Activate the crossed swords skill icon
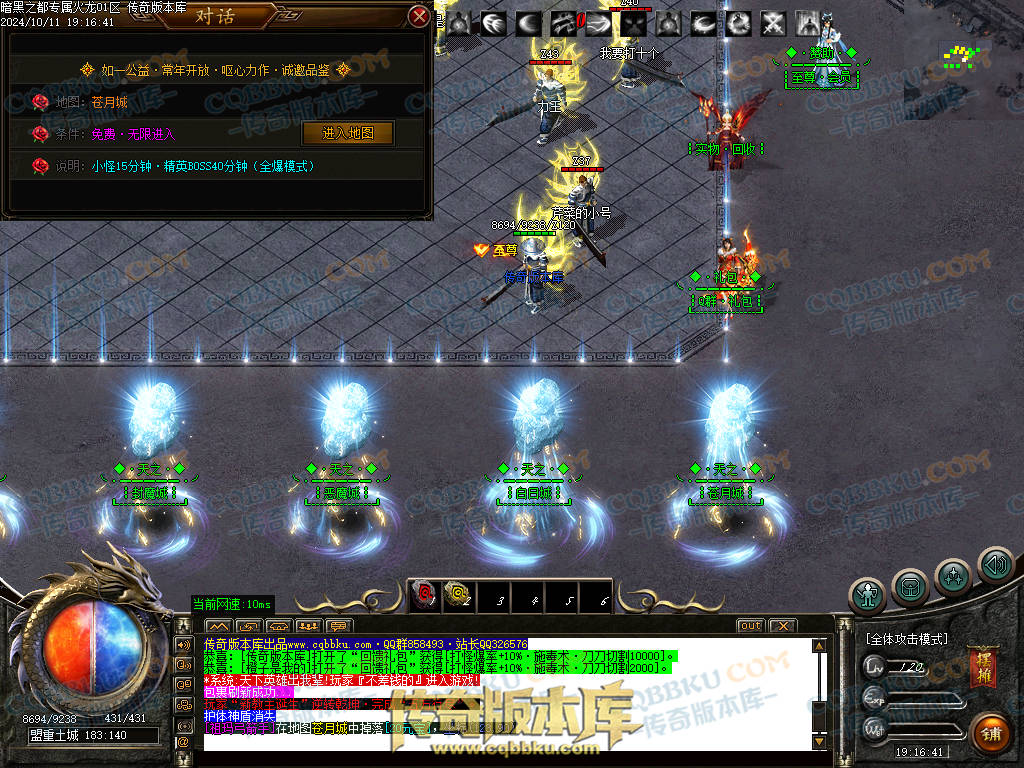1024x768 pixels. 773,23
